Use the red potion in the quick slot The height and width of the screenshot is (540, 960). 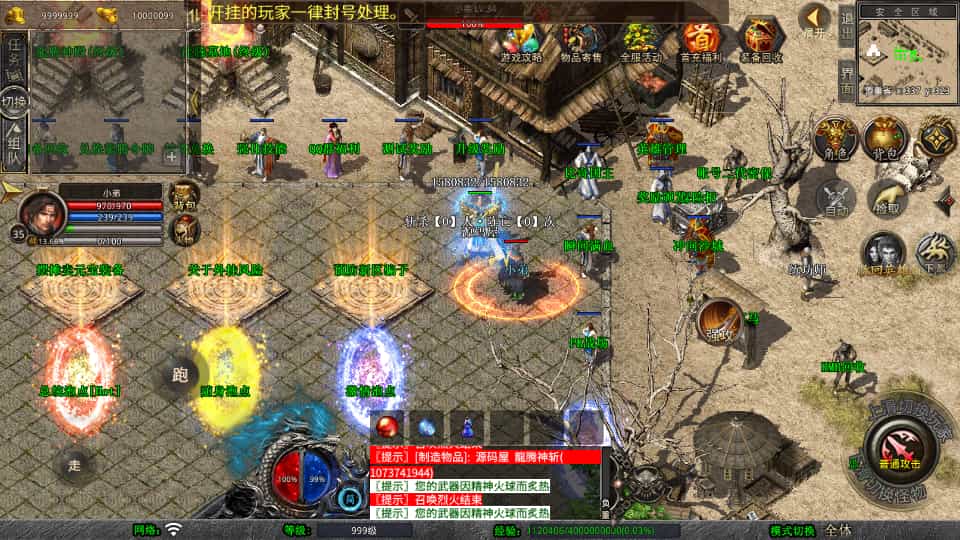click(389, 425)
